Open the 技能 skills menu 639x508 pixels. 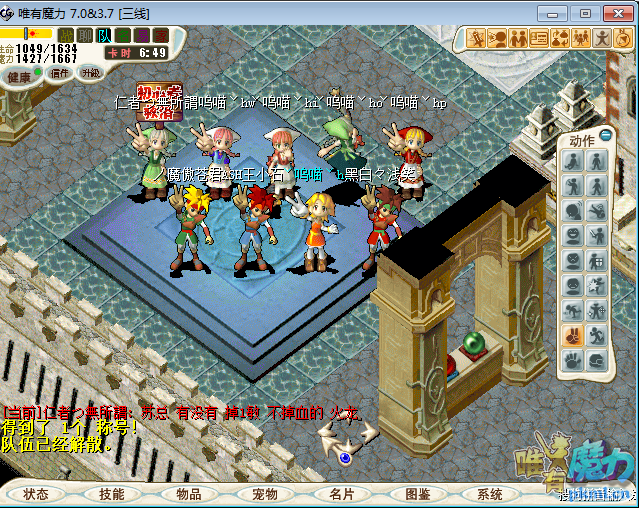(112, 494)
